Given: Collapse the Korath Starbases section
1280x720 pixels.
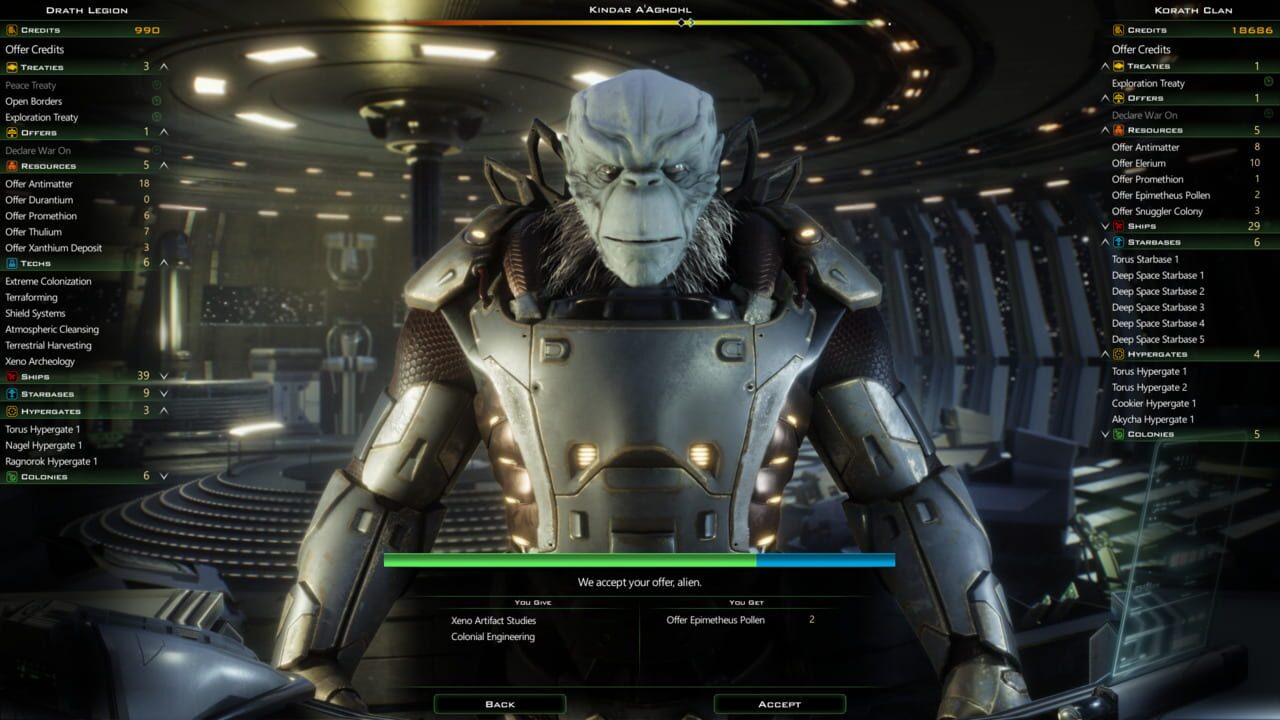Looking at the screenshot, I should pos(1104,242).
